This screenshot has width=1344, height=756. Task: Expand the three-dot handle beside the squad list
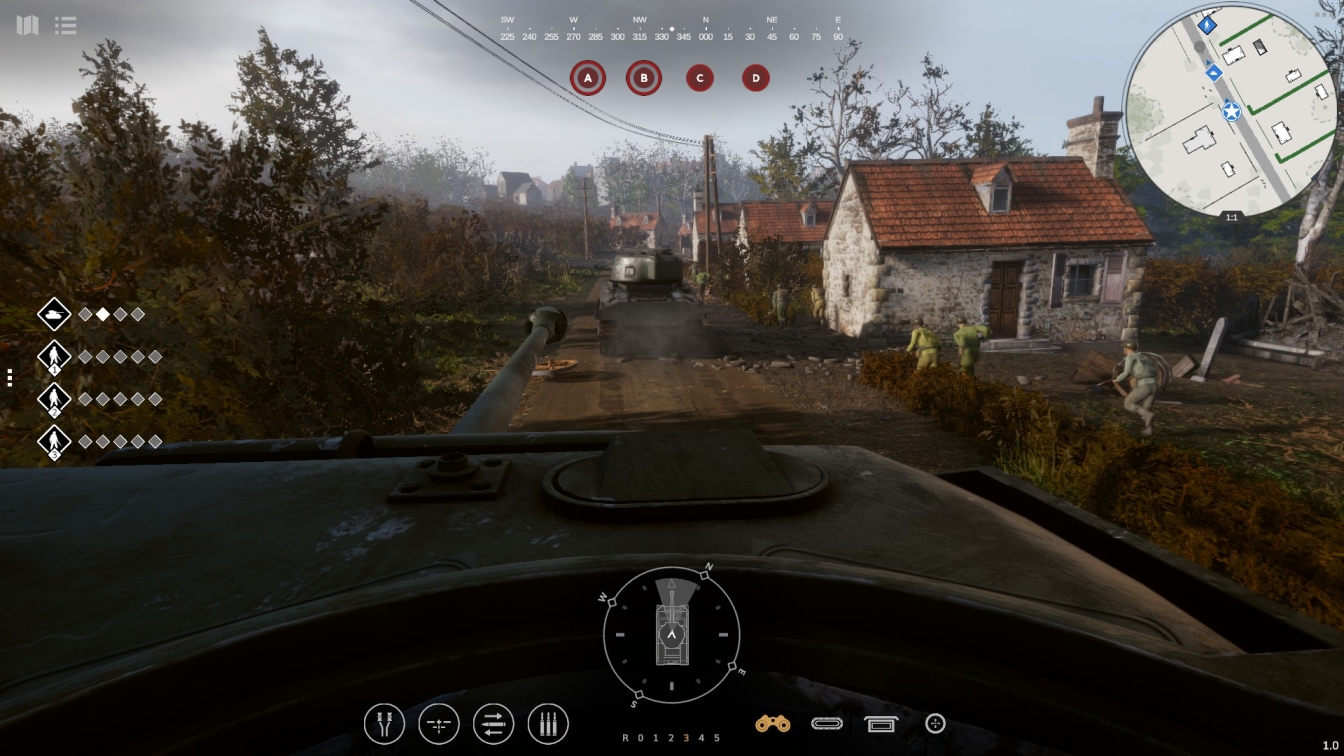click(x=10, y=377)
